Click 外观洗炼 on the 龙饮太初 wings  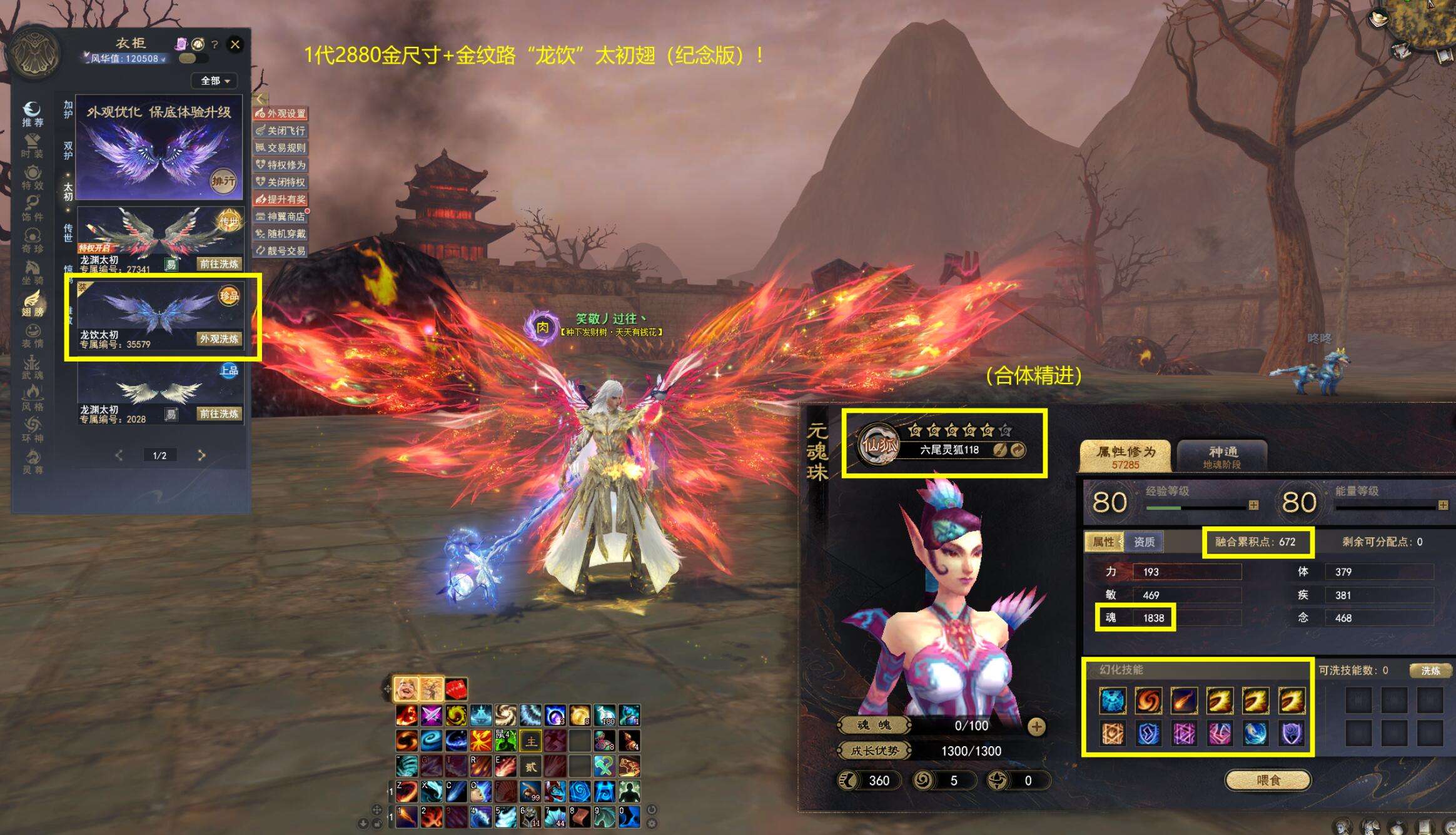(x=219, y=339)
